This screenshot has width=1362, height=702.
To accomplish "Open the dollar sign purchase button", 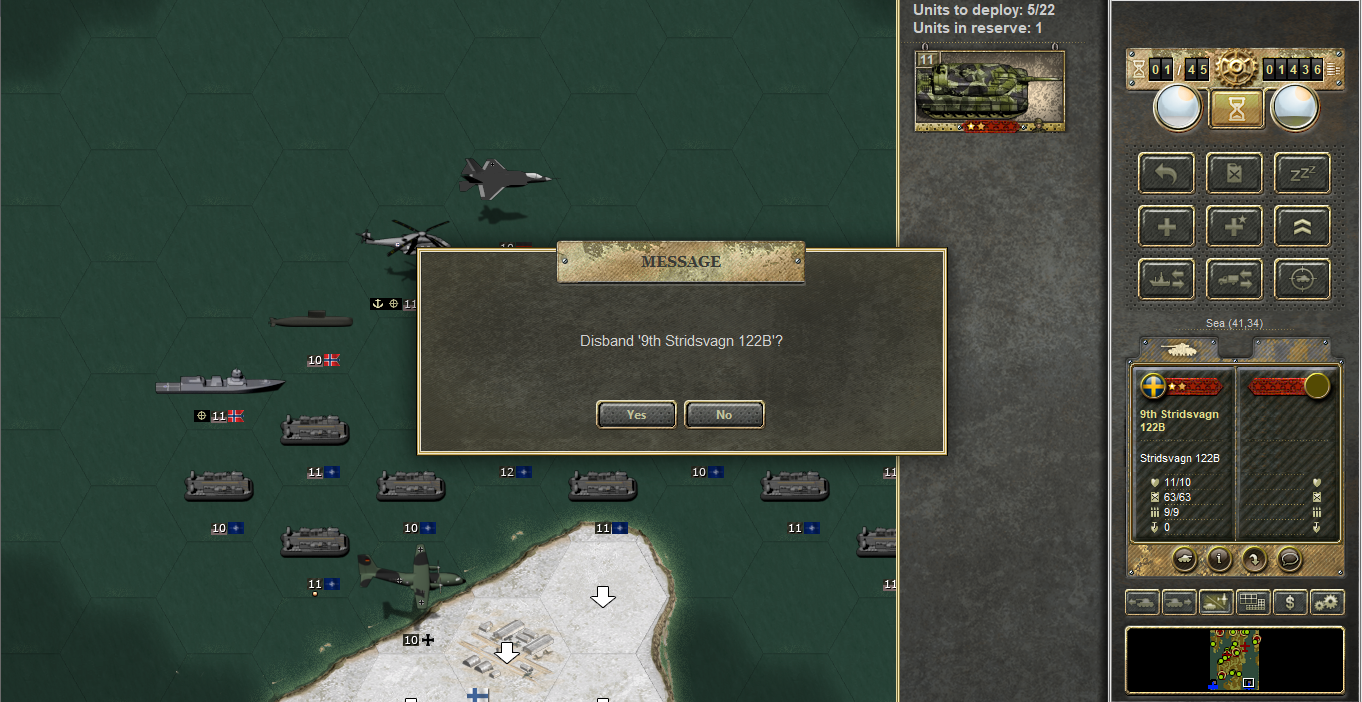I will pyautogui.click(x=1290, y=602).
